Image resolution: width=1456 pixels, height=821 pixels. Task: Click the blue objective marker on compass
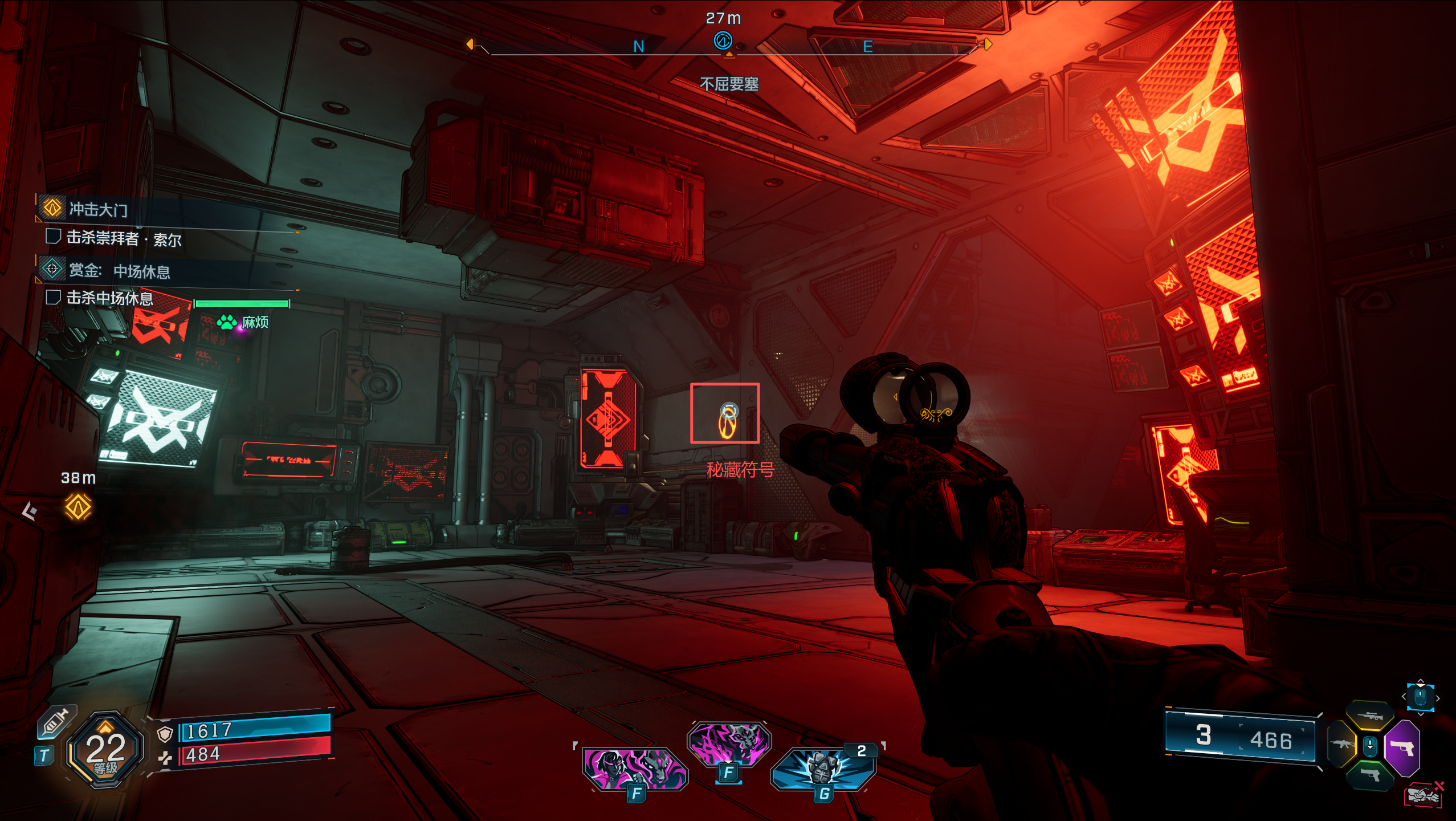click(723, 41)
